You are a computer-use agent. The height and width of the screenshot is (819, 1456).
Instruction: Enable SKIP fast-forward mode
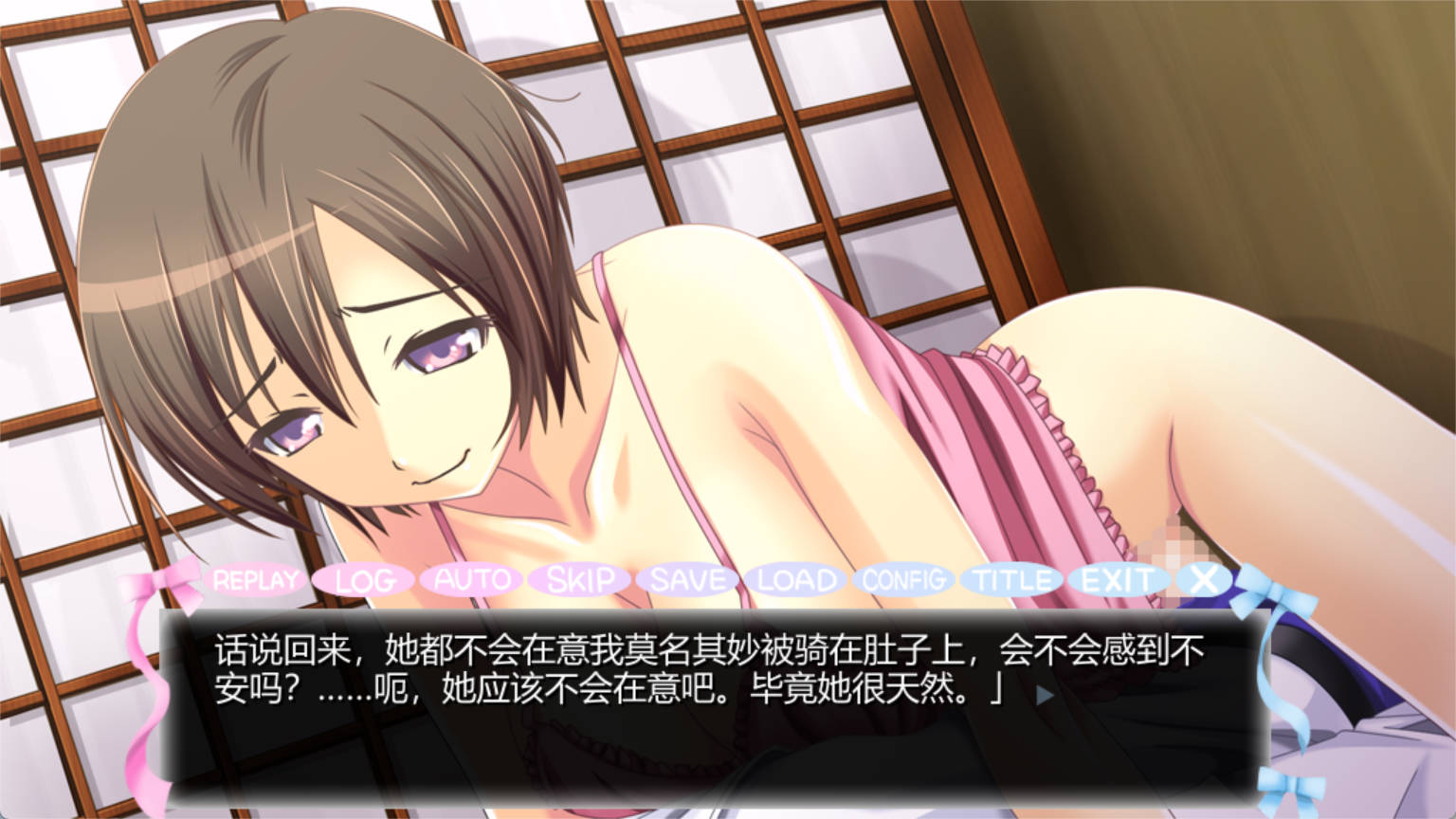581,579
